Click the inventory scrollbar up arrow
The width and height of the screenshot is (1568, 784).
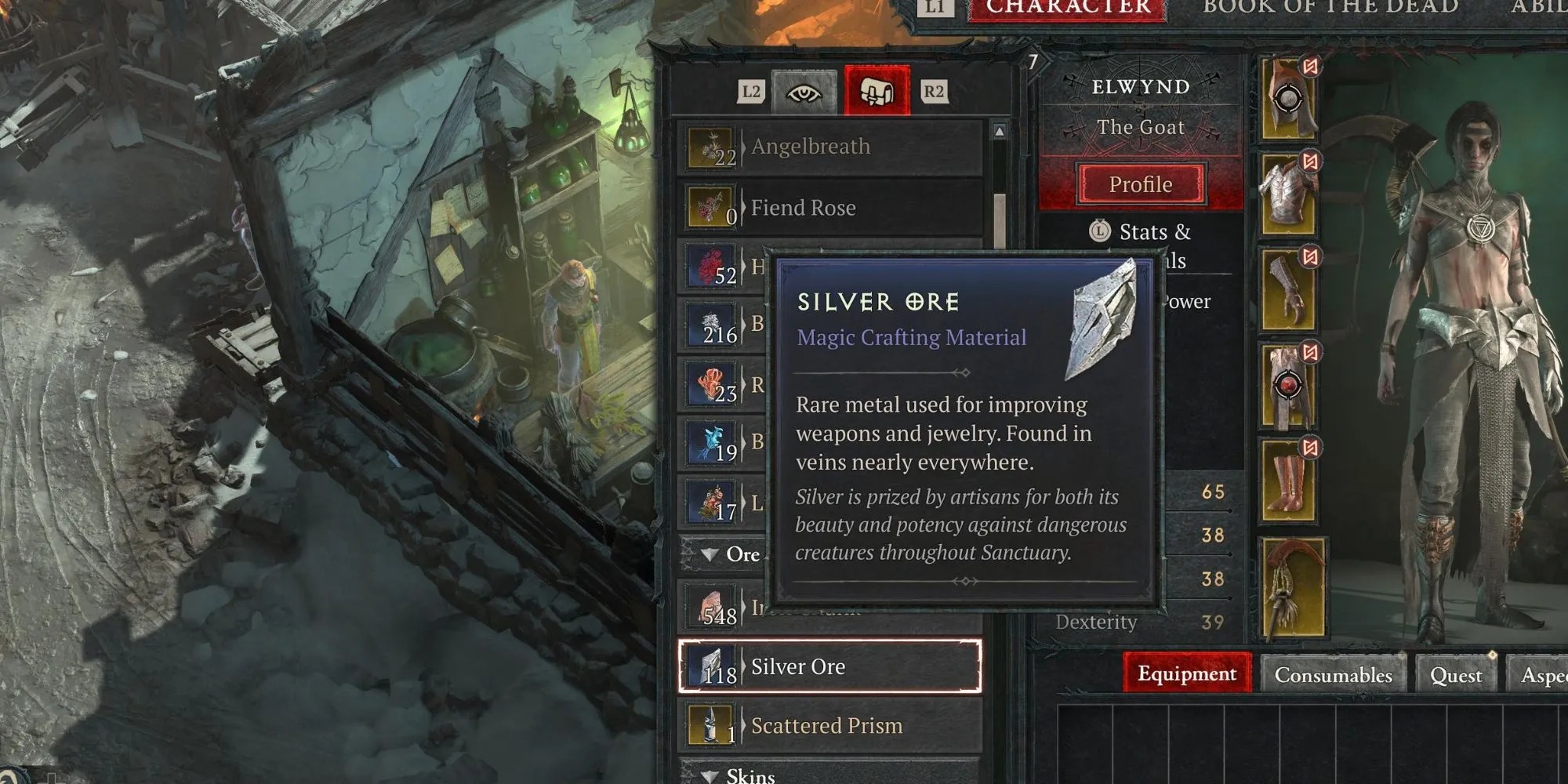pos(1000,132)
